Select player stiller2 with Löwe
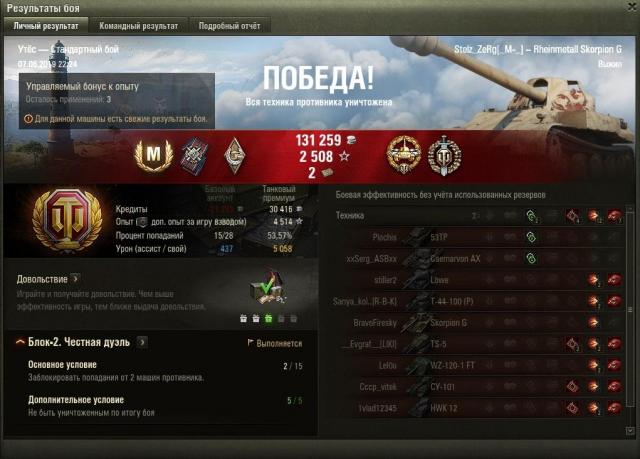The height and width of the screenshot is (459, 640). point(480,279)
